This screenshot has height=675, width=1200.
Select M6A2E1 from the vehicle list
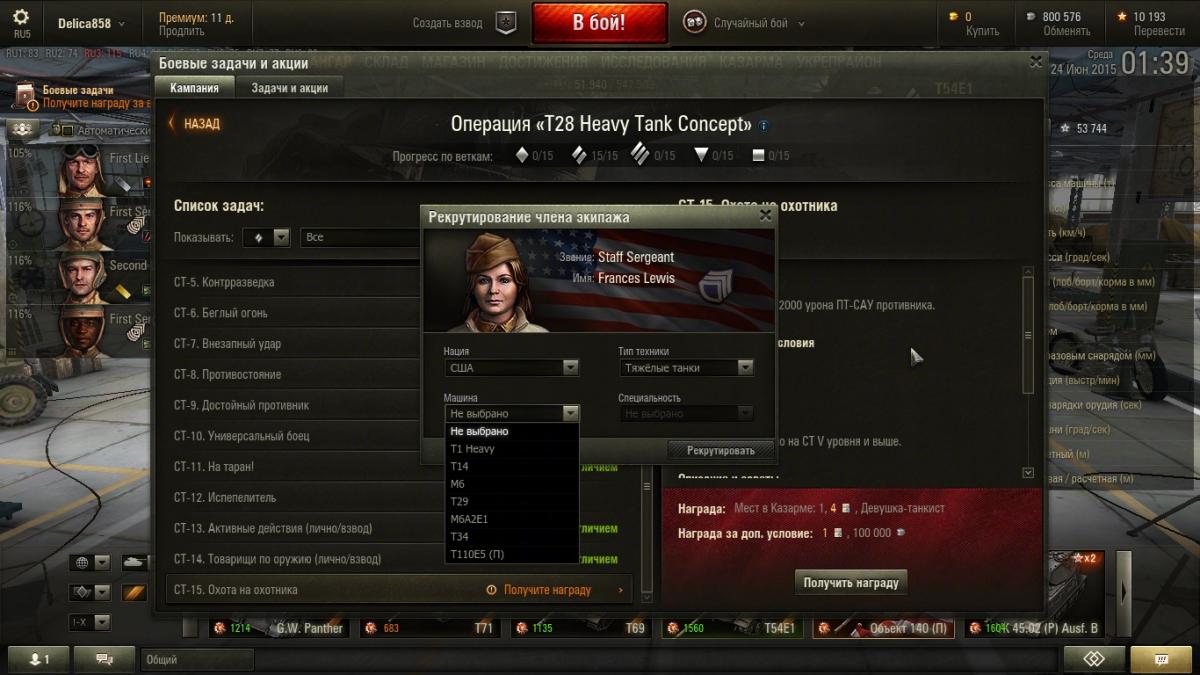tap(469, 519)
